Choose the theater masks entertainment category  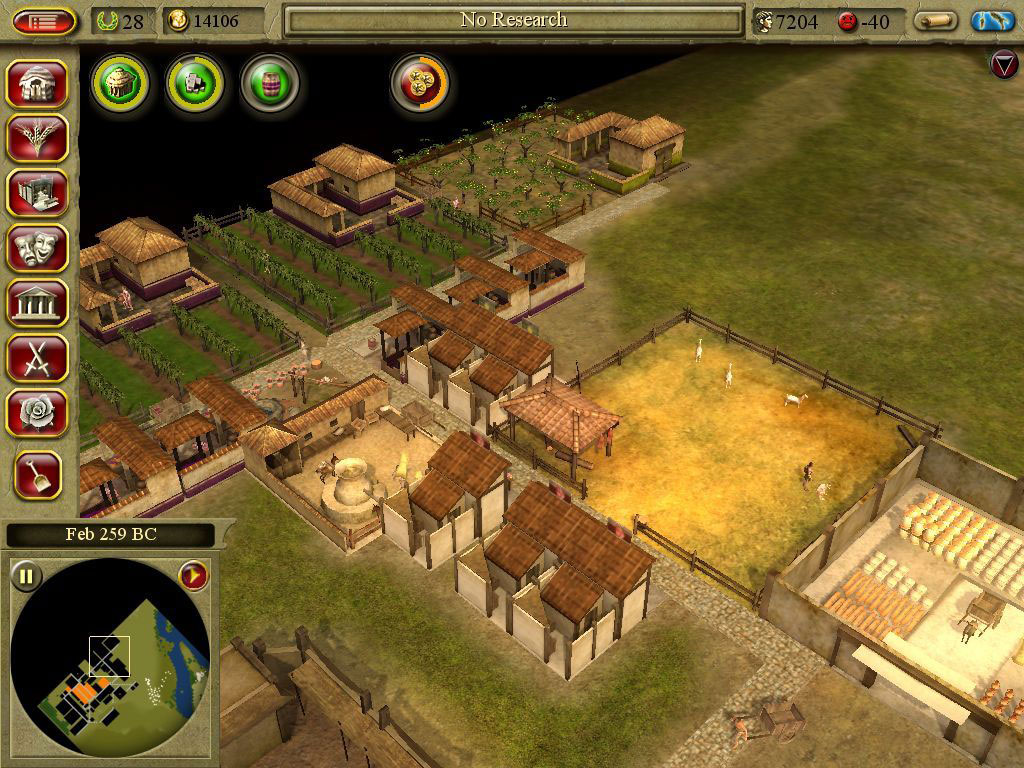coord(39,246)
